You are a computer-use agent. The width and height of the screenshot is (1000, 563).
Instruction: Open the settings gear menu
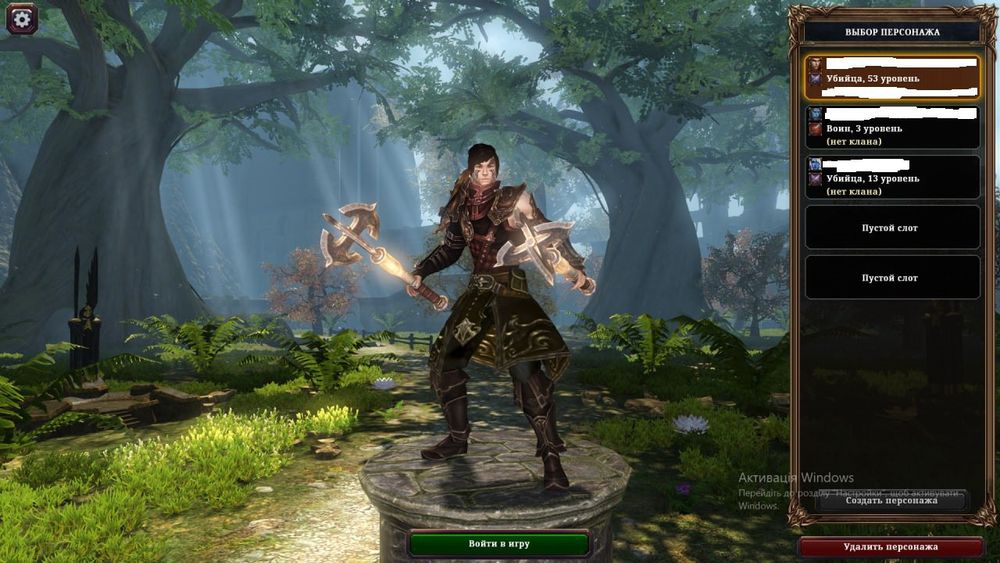tap(22, 19)
